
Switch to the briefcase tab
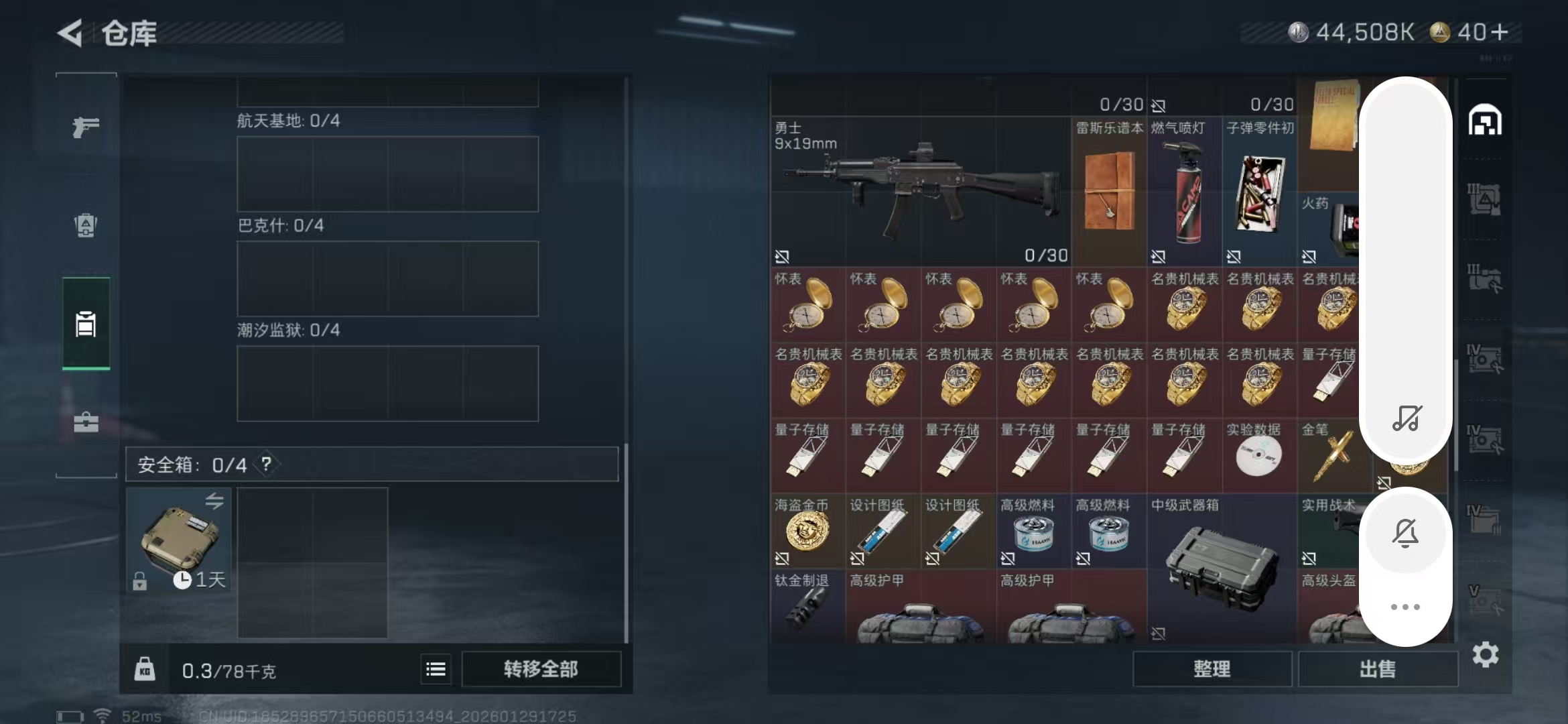tap(86, 422)
